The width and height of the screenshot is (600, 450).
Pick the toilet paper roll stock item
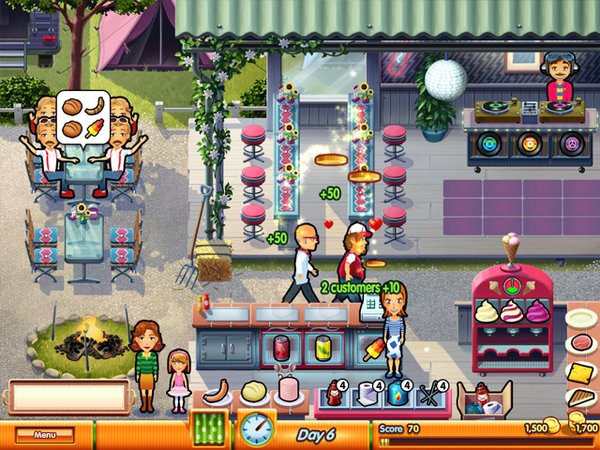tap(367, 396)
